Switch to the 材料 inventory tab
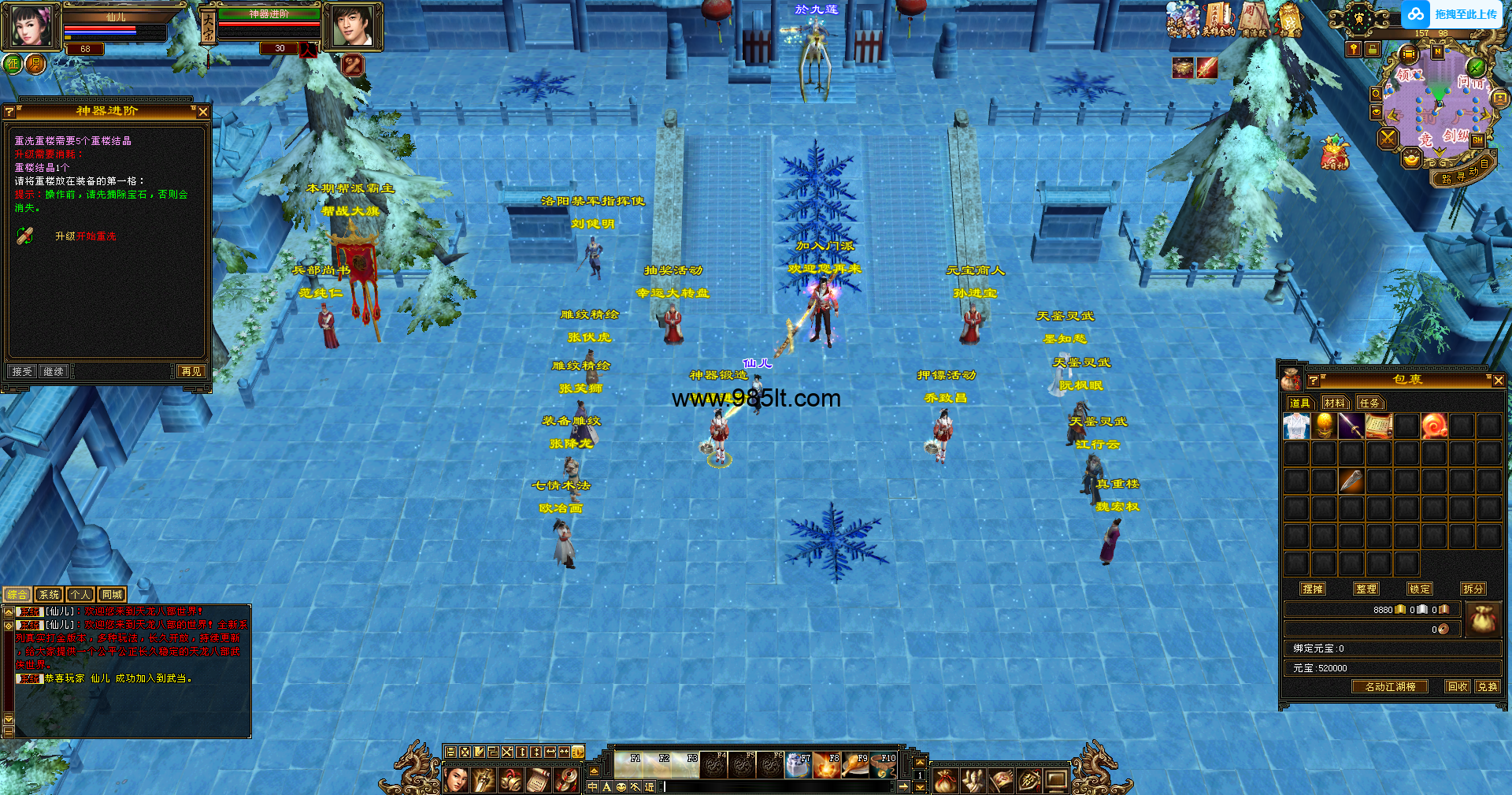This screenshot has height=795, width=1512. coord(1335,403)
